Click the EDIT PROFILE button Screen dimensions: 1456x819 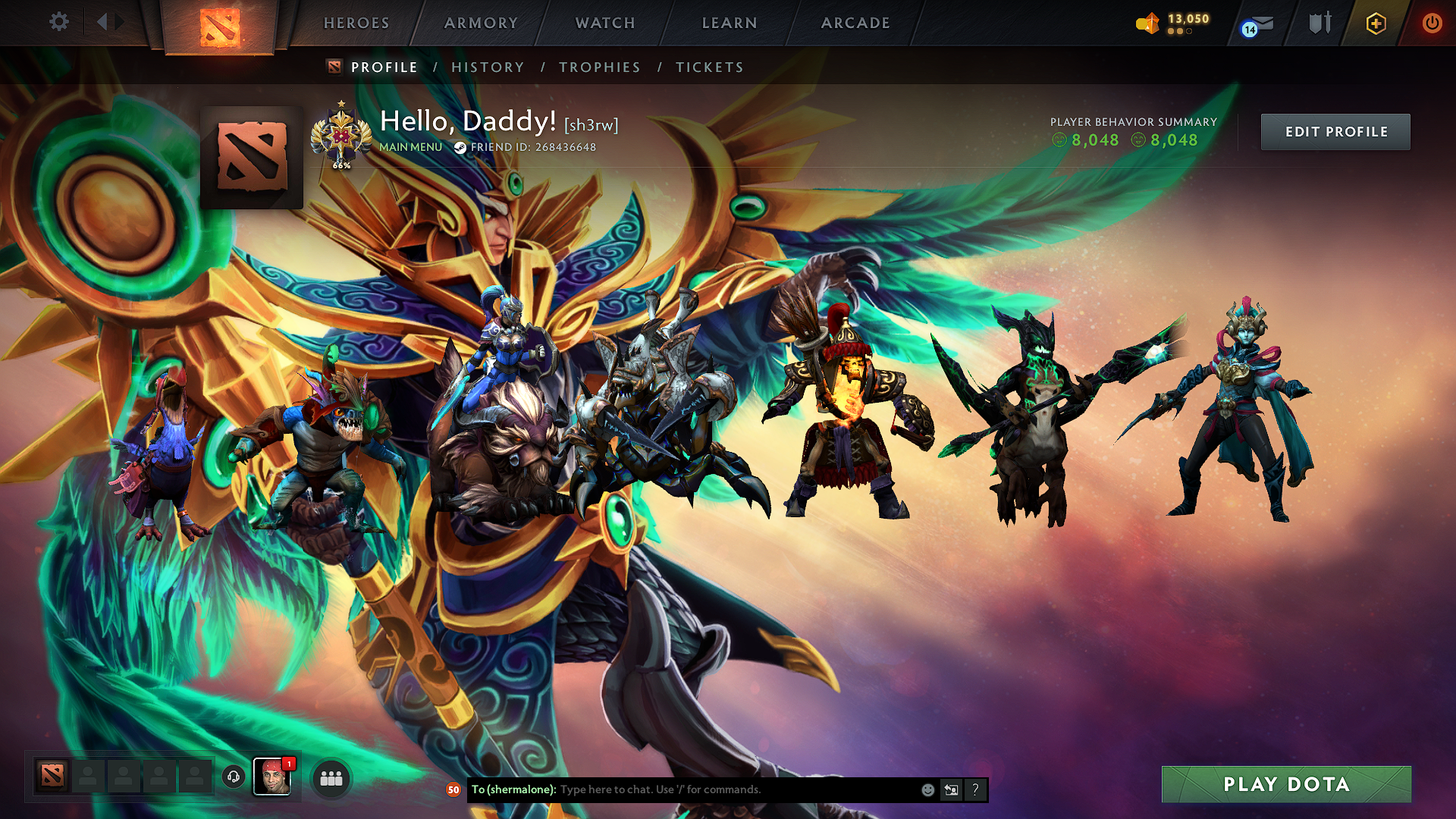pyautogui.click(x=1335, y=131)
